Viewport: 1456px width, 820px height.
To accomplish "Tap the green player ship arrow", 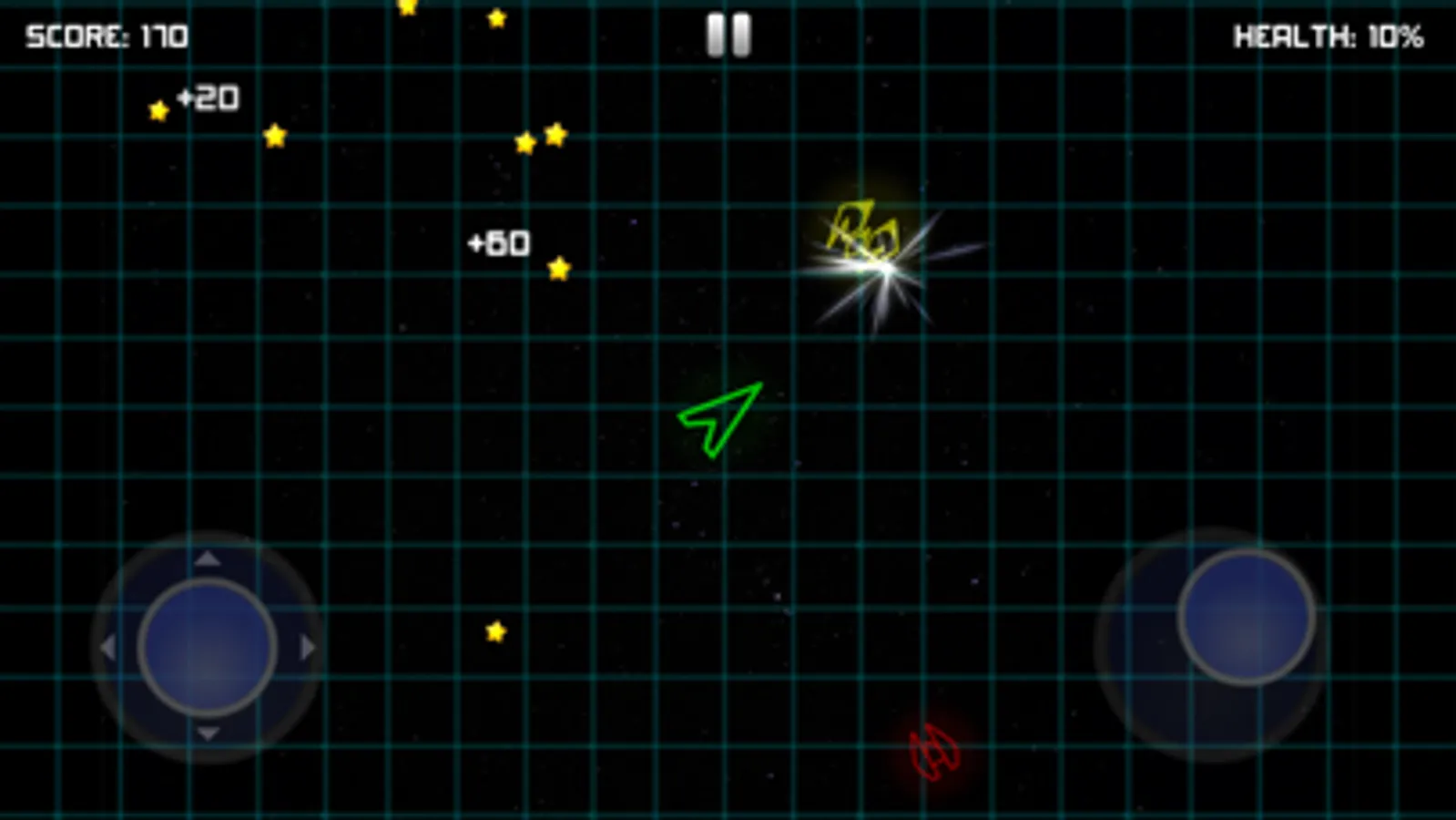I will pos(719,419).
